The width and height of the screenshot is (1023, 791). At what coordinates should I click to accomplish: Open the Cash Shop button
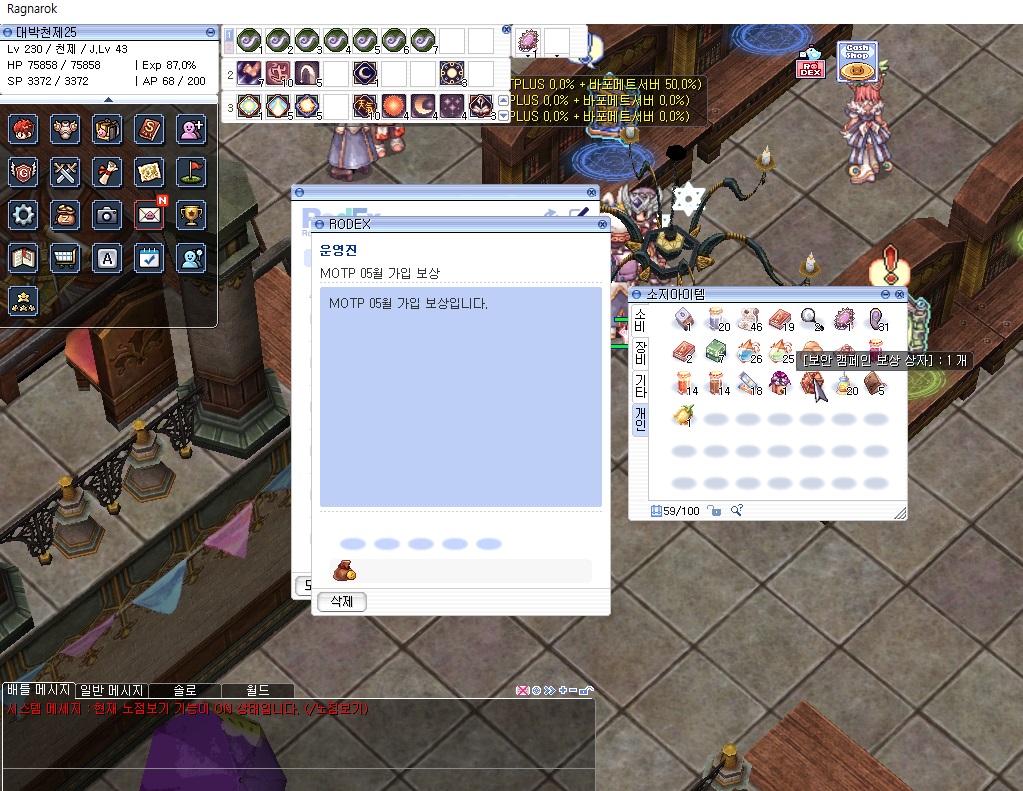pos(857,62)
